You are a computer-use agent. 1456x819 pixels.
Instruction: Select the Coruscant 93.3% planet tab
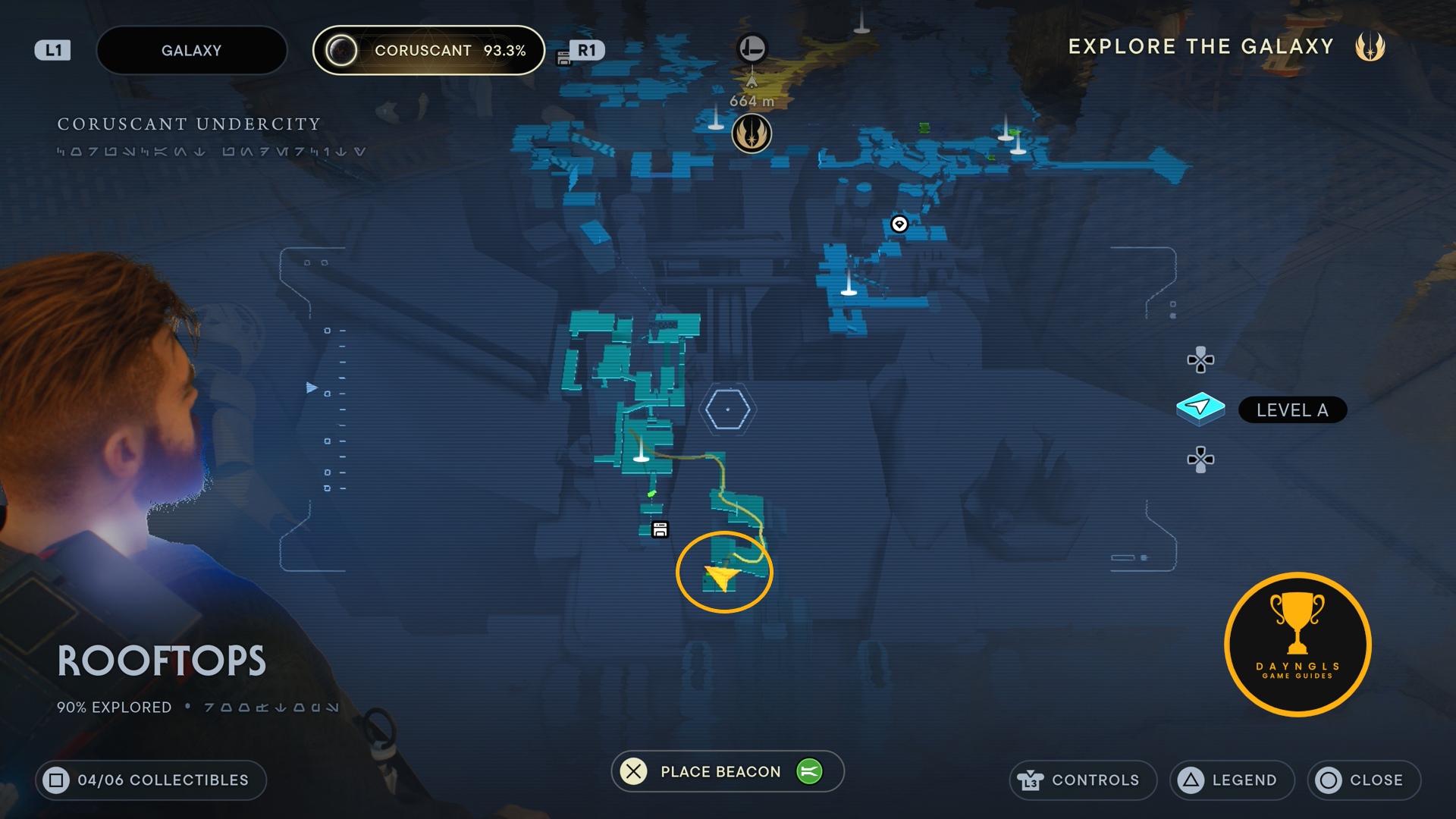click(x=428, y=51)
